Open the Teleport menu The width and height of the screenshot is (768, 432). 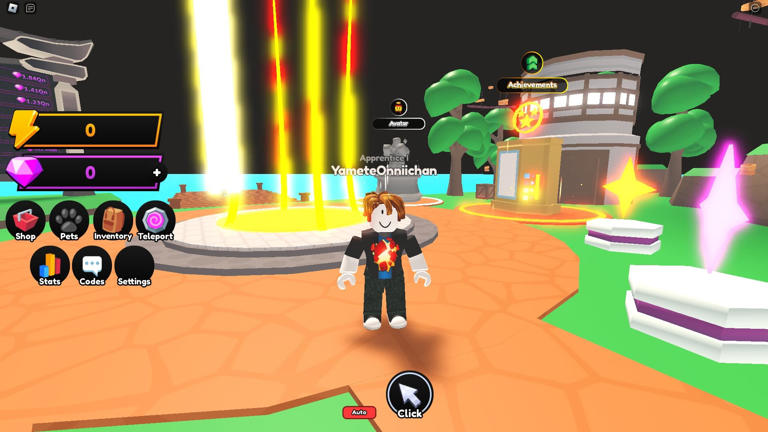155,221
